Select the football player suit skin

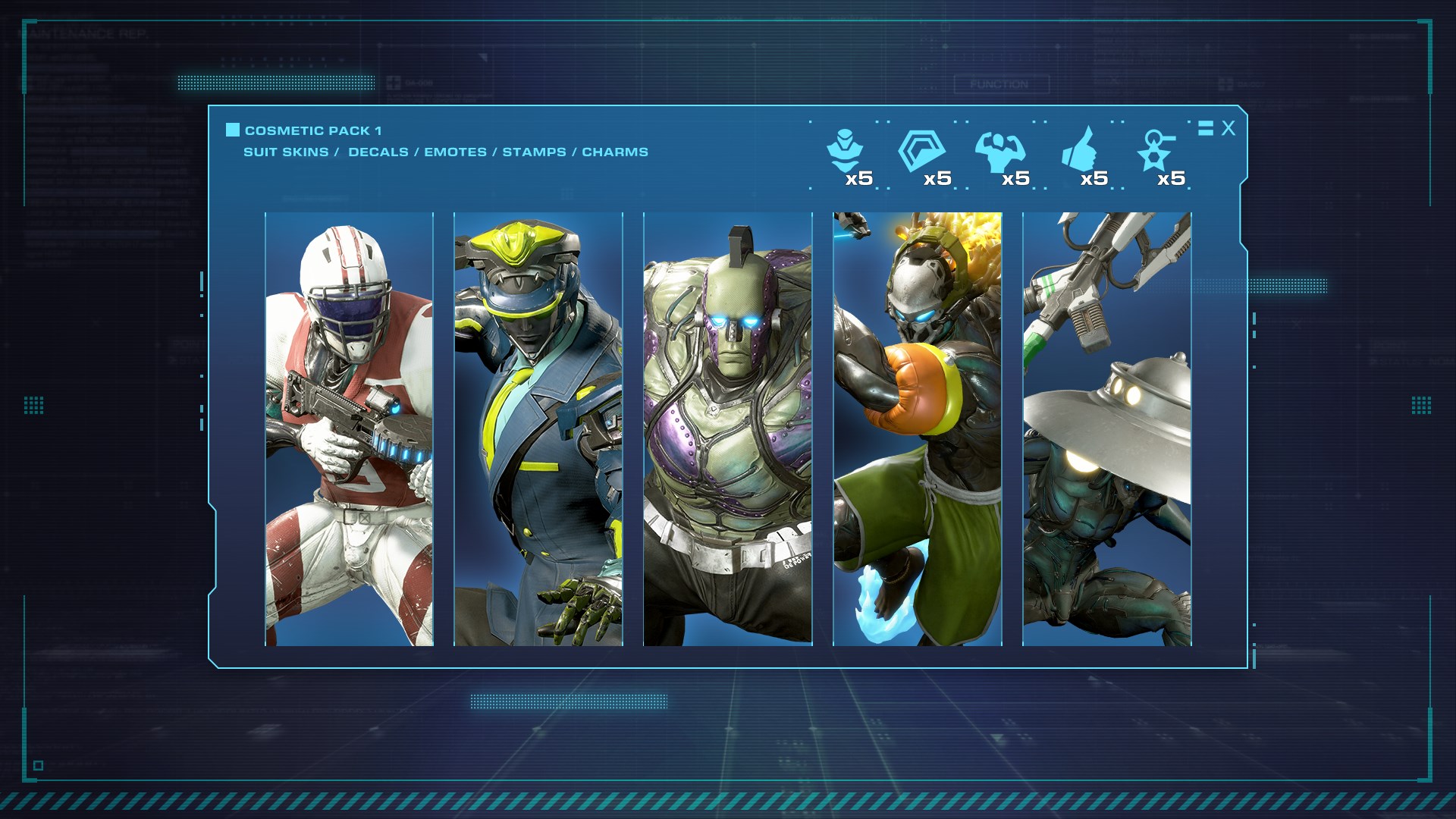(349, 429)
